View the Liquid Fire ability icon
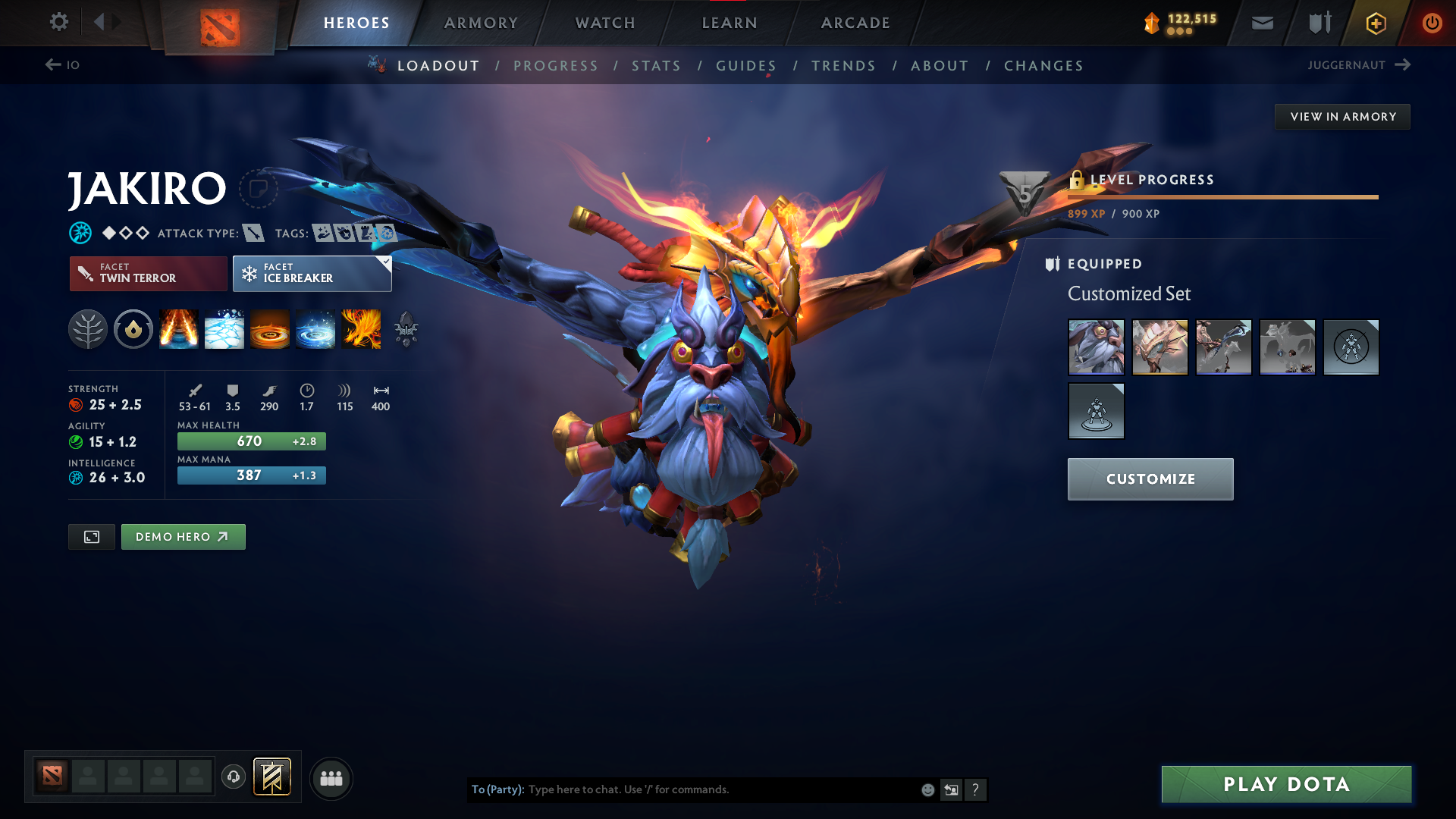Screen dimensions: 1456x819 (x=270, y=329)
